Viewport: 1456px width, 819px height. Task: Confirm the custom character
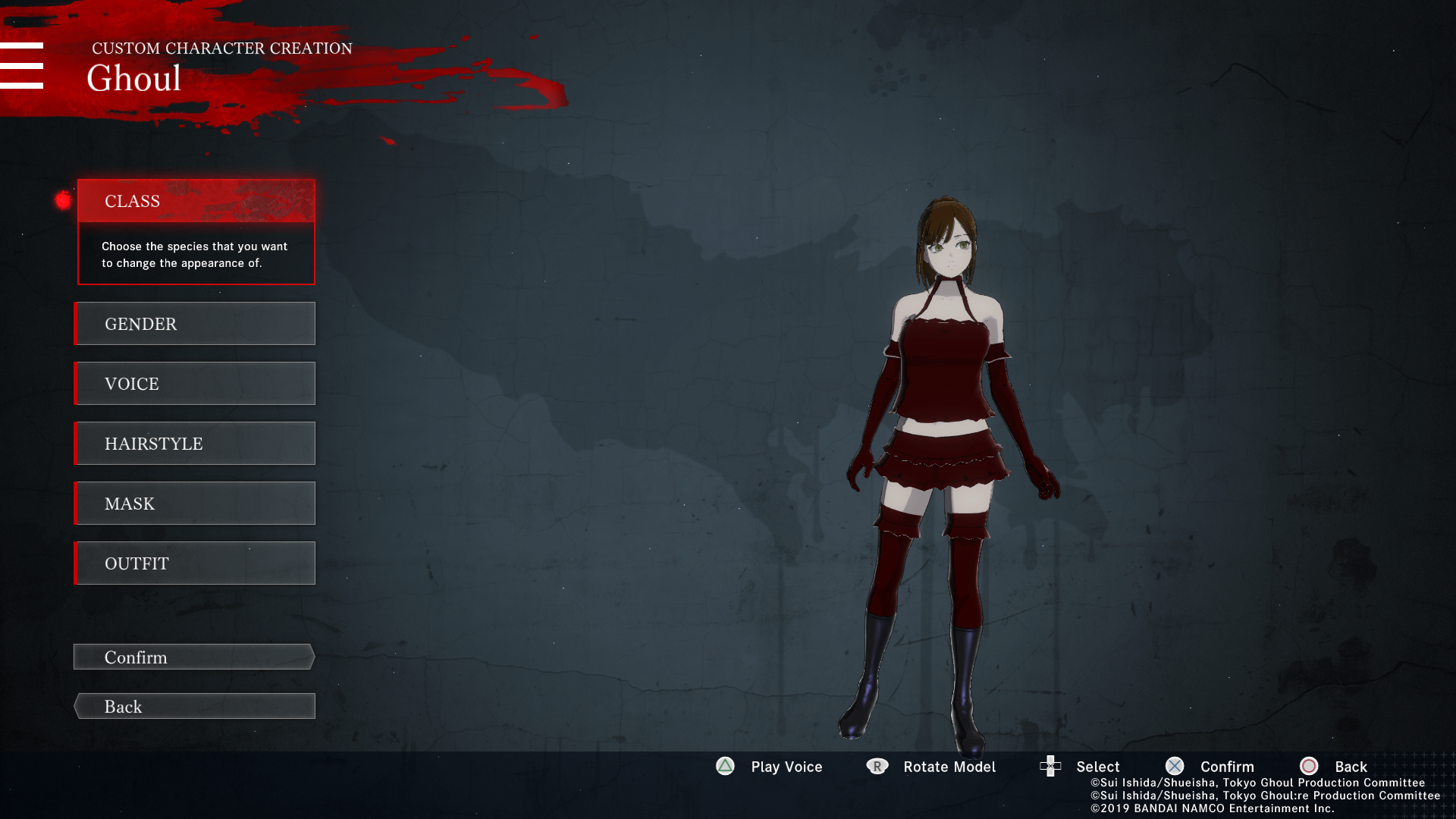[x=194, y=657]
